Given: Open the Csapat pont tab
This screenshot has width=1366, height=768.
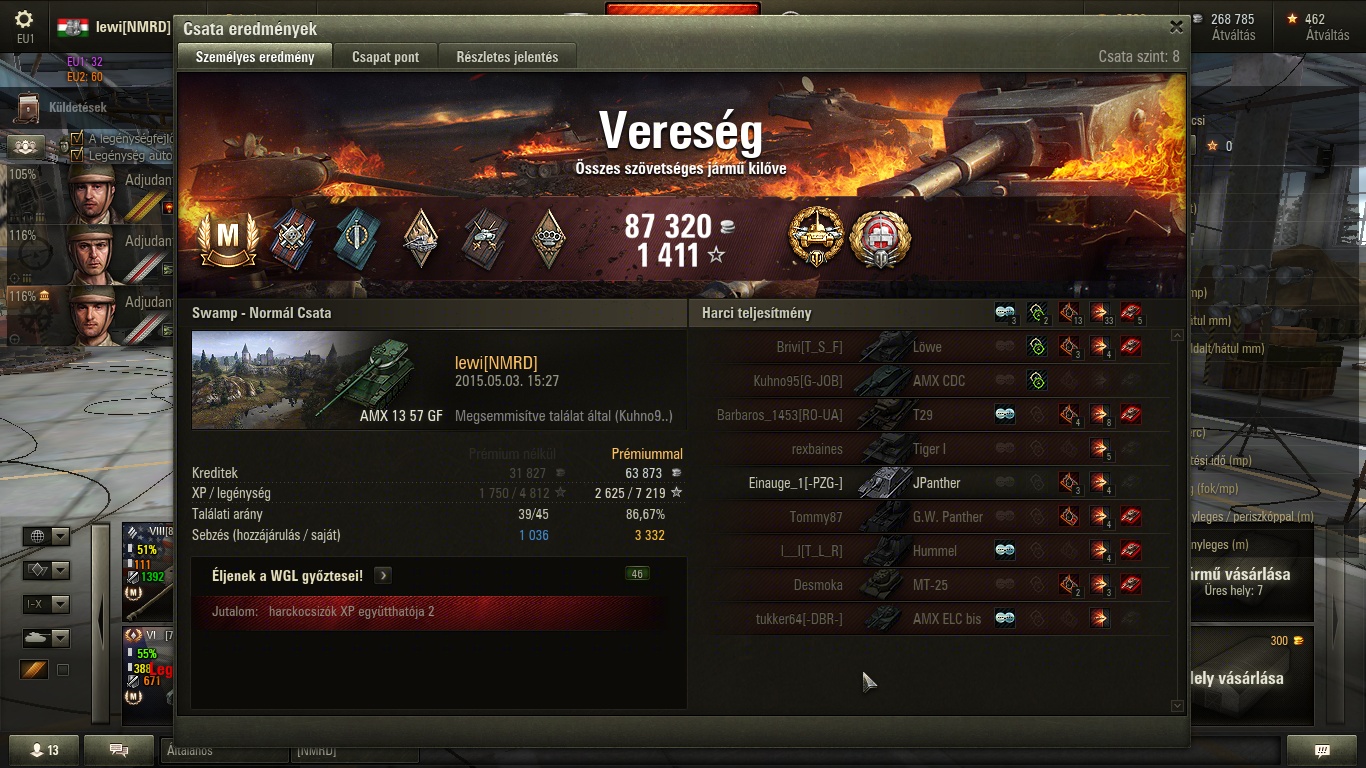Looking at the screenshot, I should click(x=385, y=57).
